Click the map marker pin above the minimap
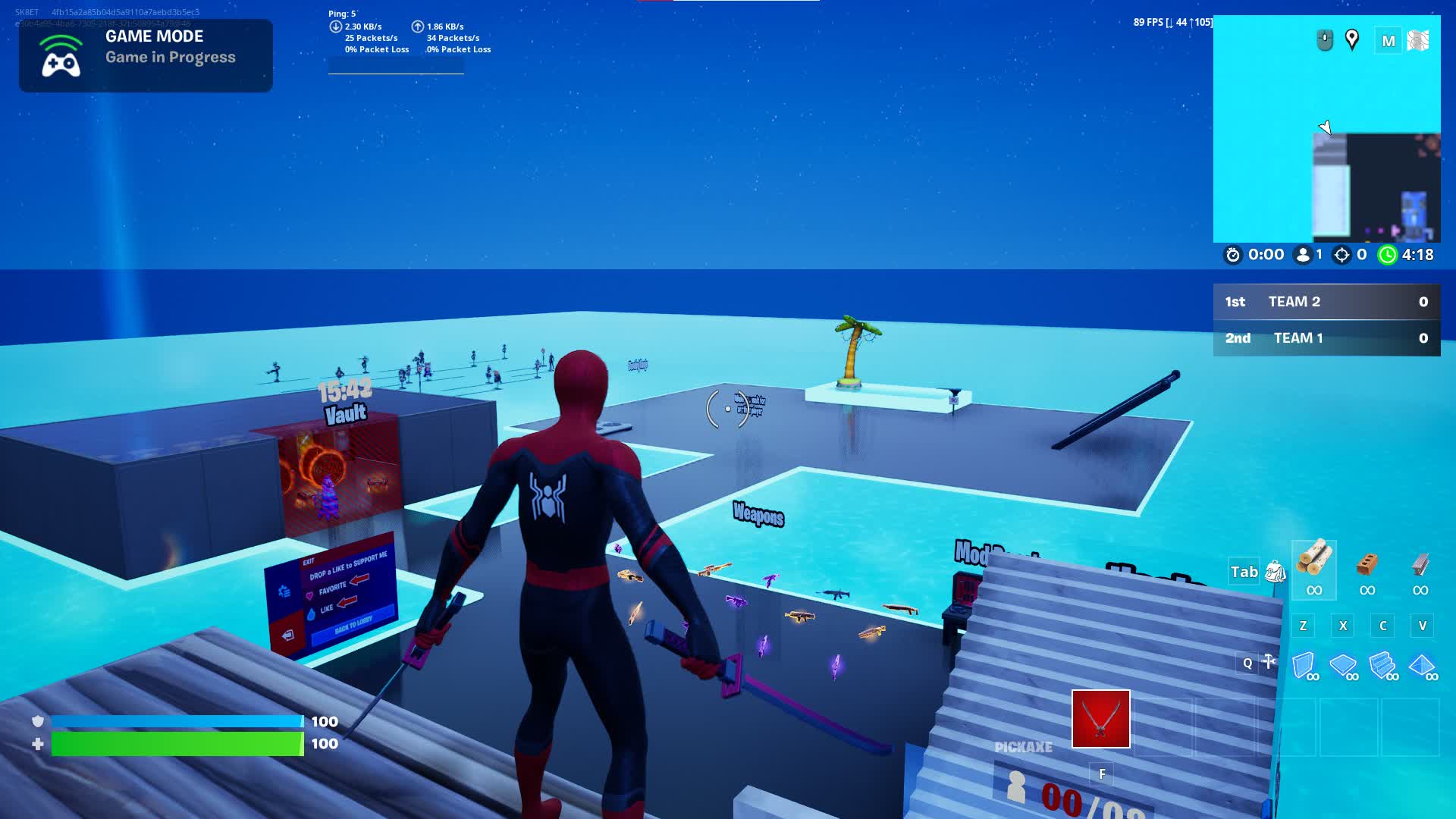The height and width of the screenshot is (819, 1456). click(x=1354, y=39)
